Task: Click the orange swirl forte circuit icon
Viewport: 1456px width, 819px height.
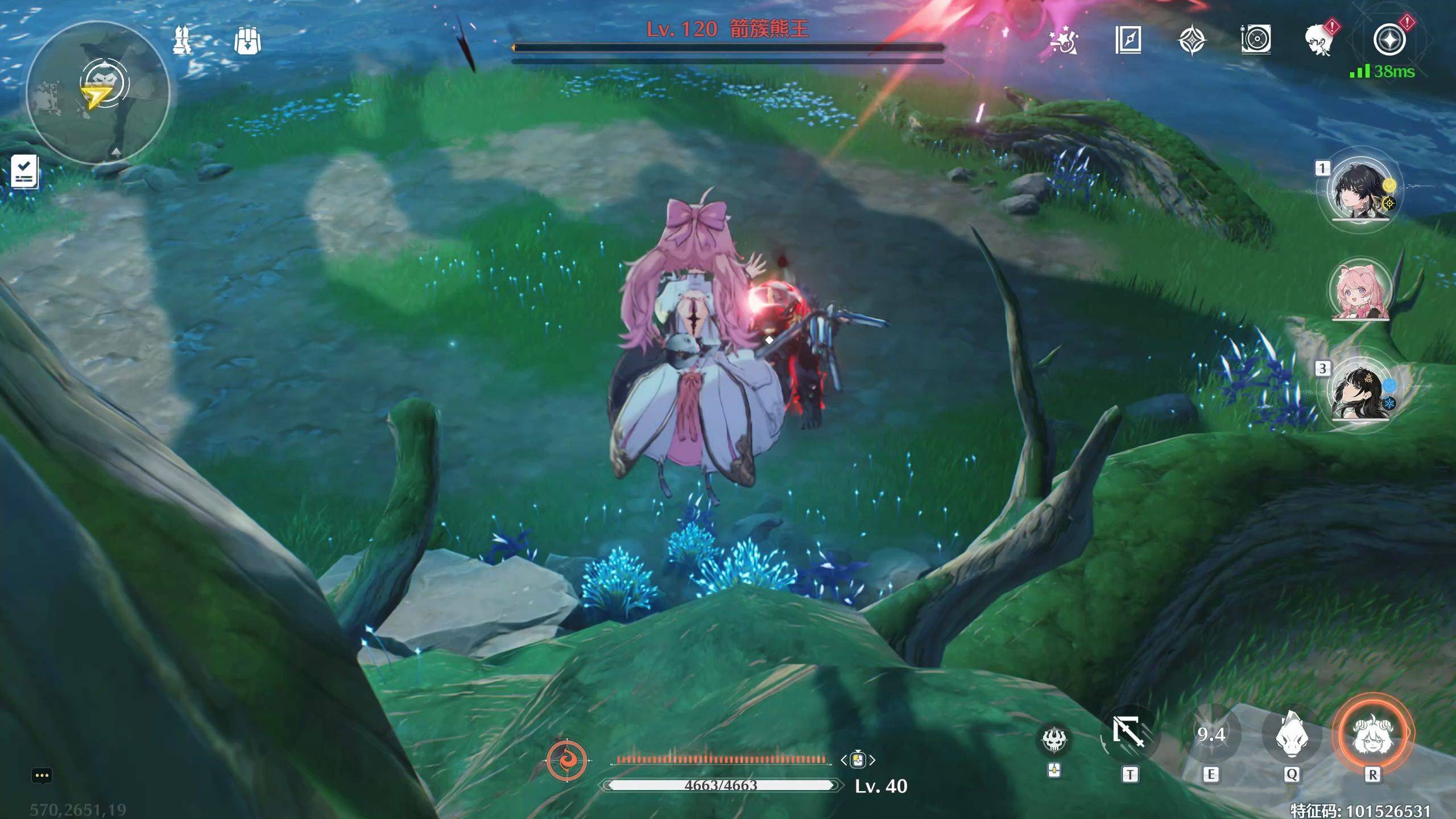Action: point(566,760)
